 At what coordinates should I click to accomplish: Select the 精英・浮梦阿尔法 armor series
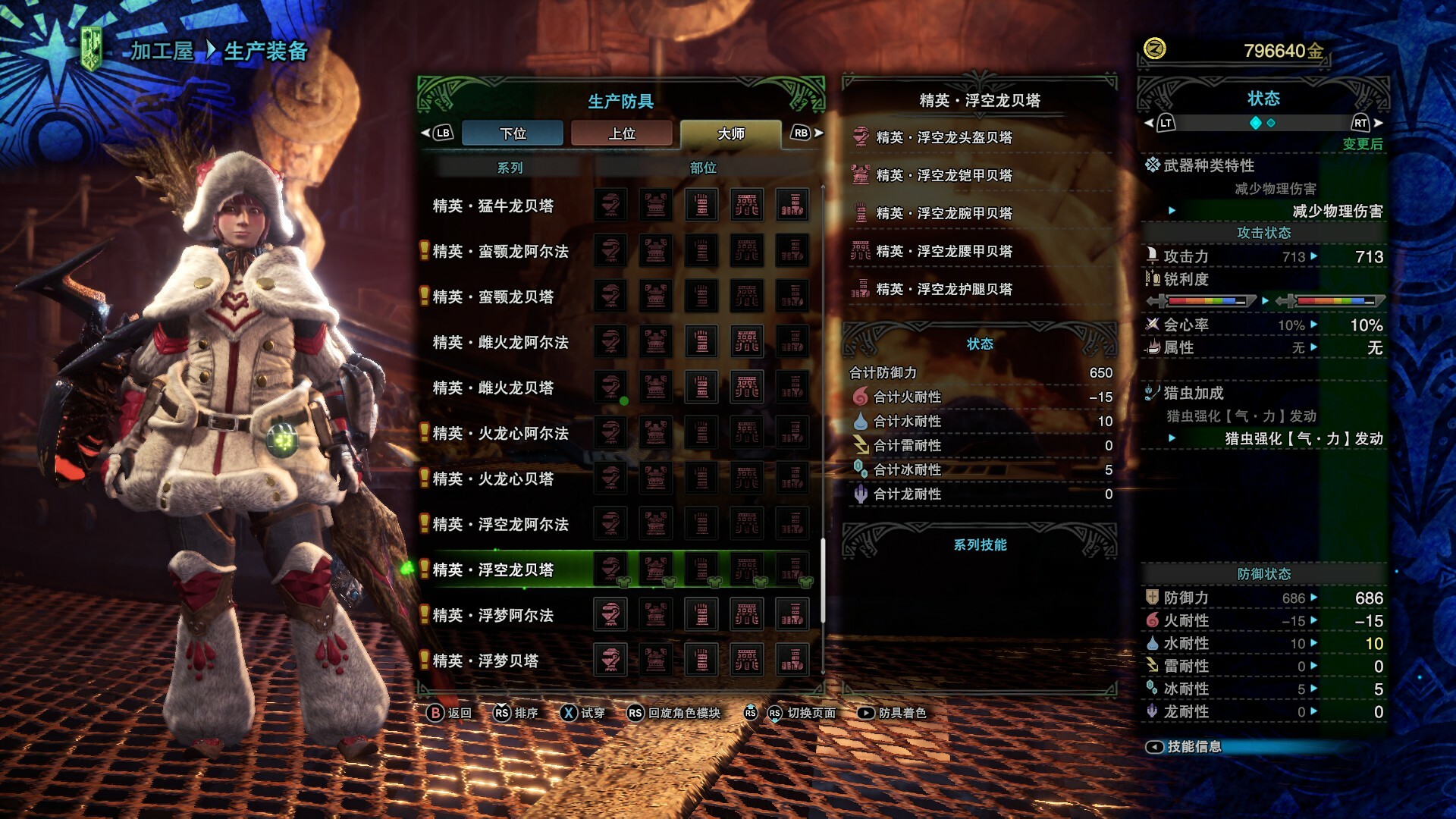click(x=493, y=616)
